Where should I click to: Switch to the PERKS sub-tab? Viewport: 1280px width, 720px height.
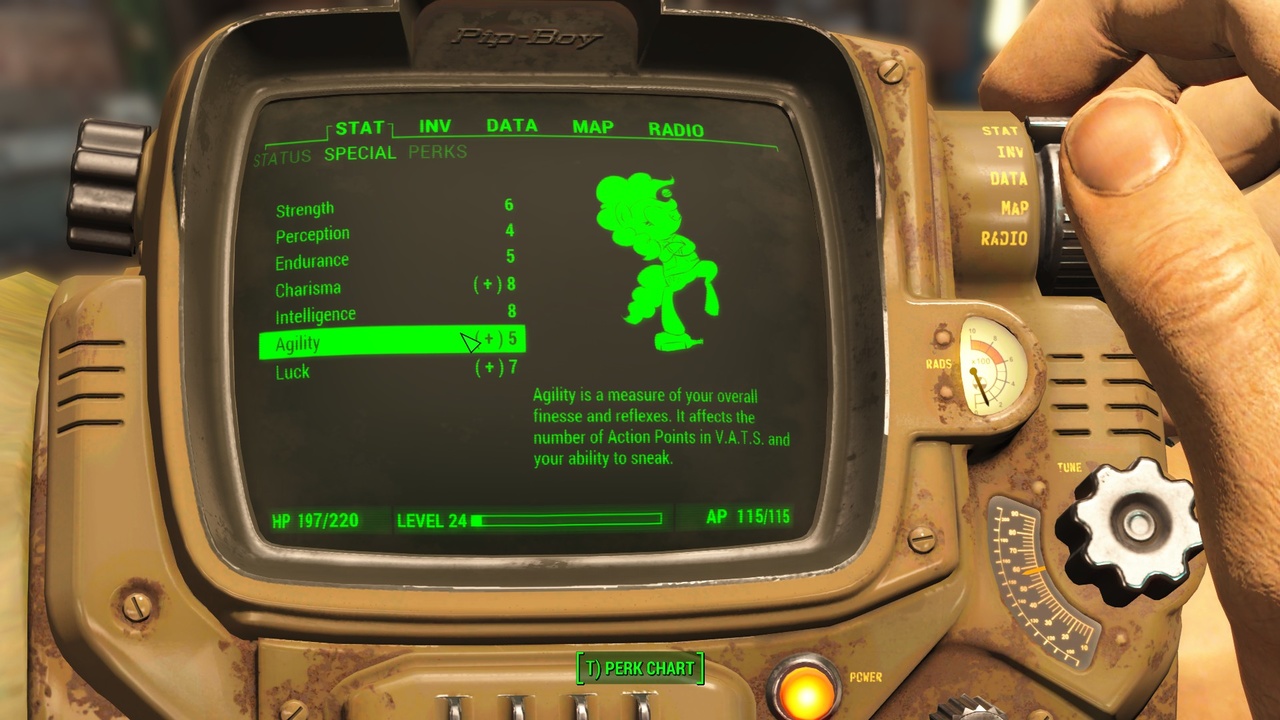437,152
